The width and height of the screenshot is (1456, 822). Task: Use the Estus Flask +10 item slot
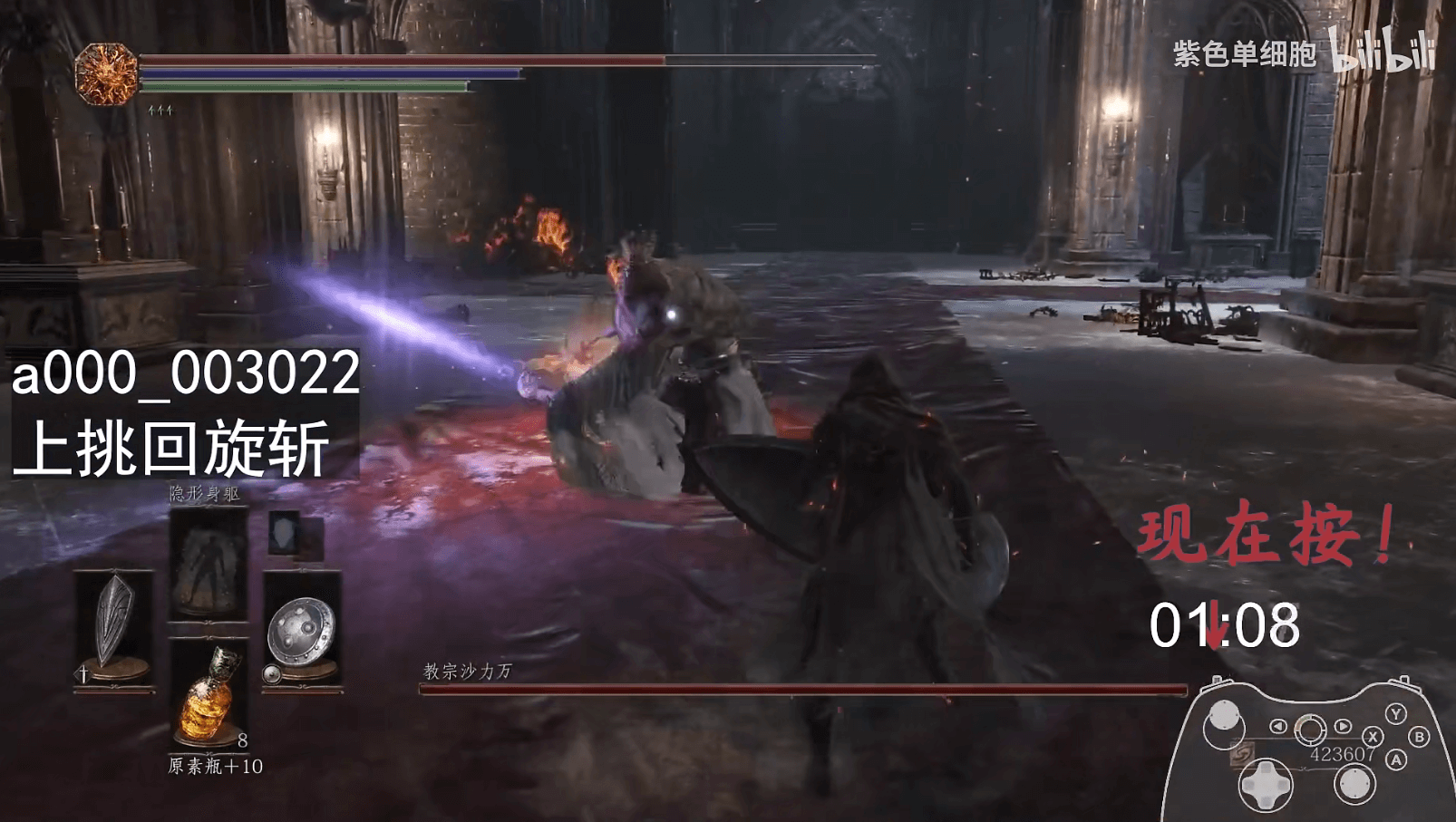coord(209,693)
